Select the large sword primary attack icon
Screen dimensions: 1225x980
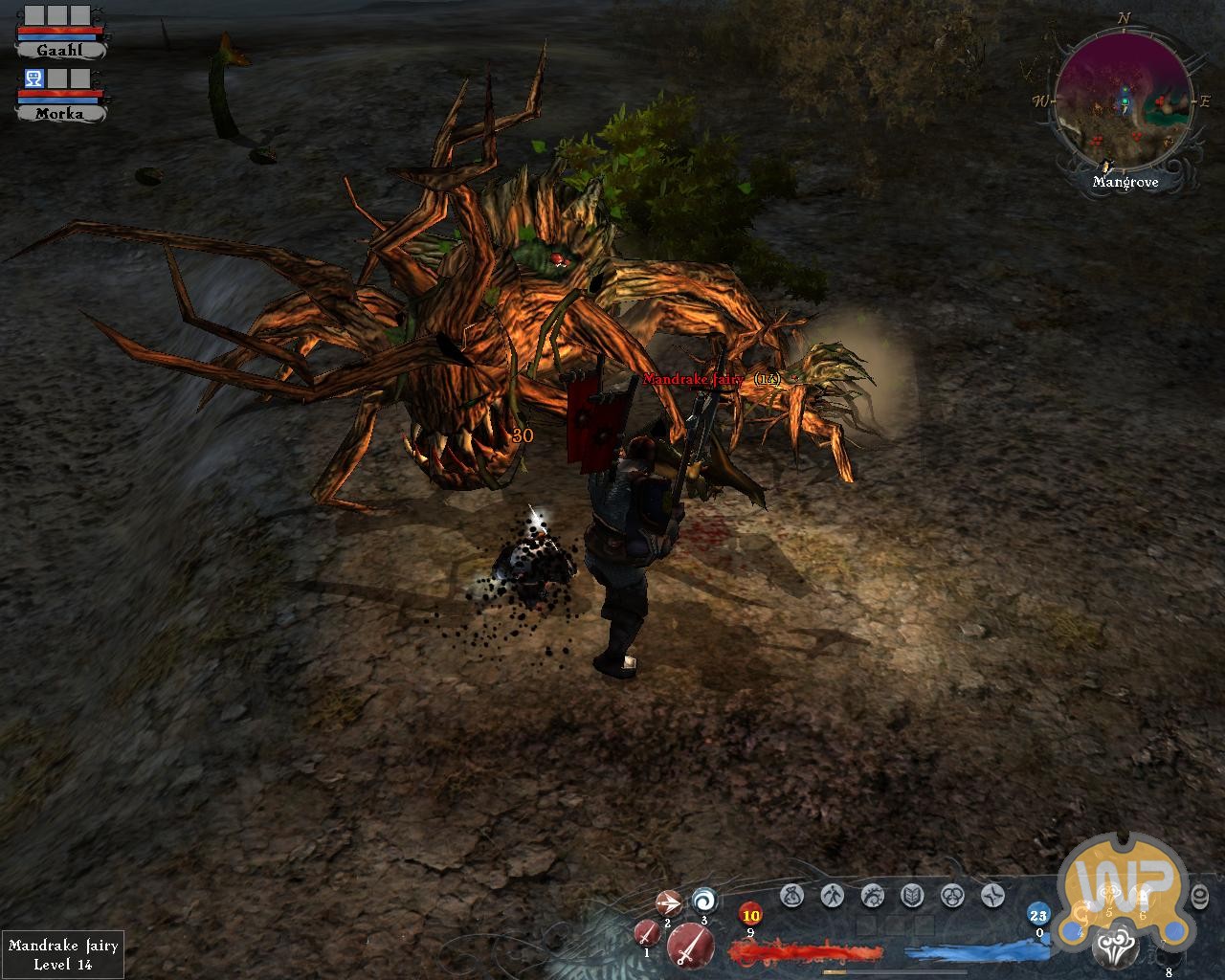[689, 947]
